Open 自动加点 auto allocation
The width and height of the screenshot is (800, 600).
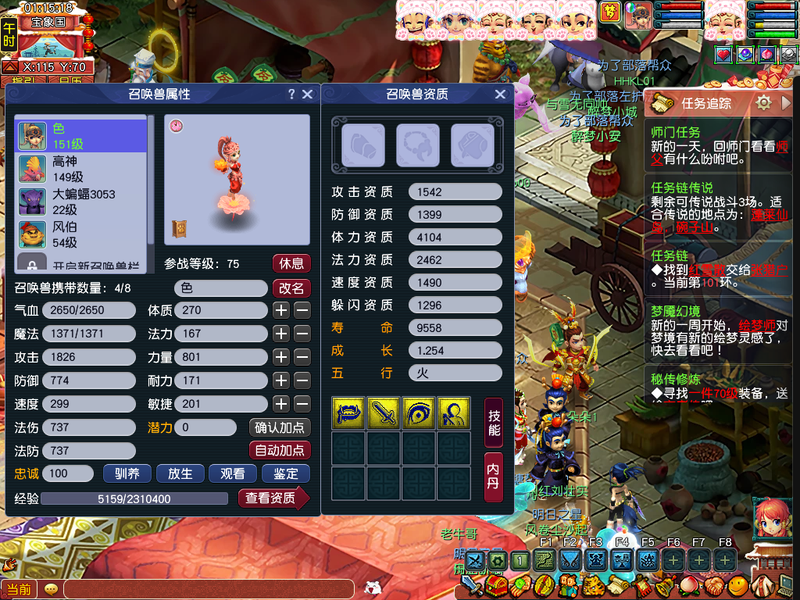tap(279, 451)
